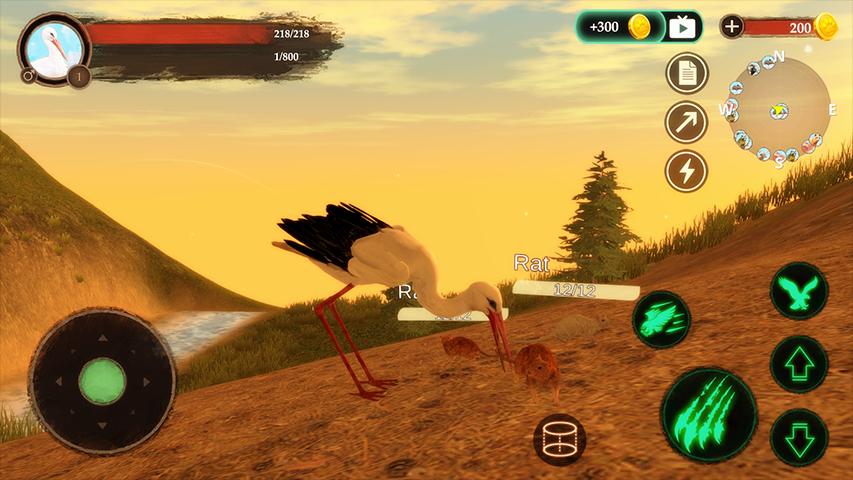Activate the lightning bolt button
The image size is (853, 480).
[687, 171]
